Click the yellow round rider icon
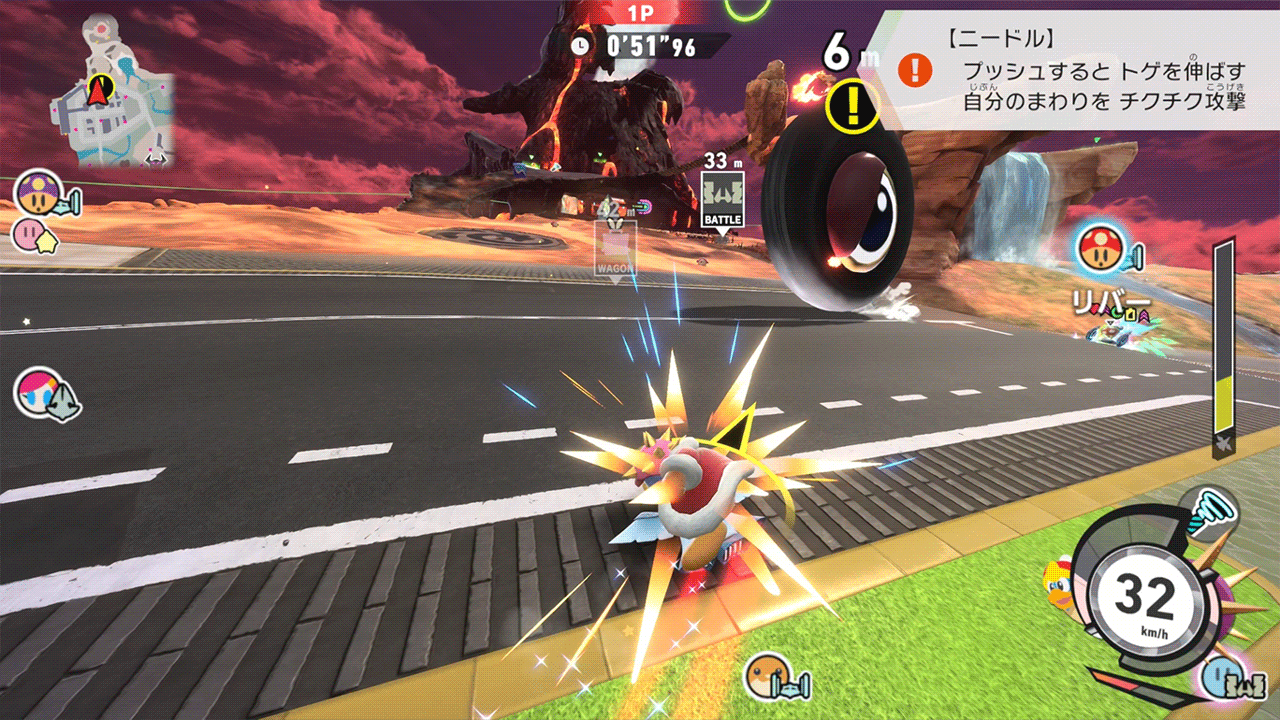Viewport: 1280px width, 720px height. [x=768, y=676]
